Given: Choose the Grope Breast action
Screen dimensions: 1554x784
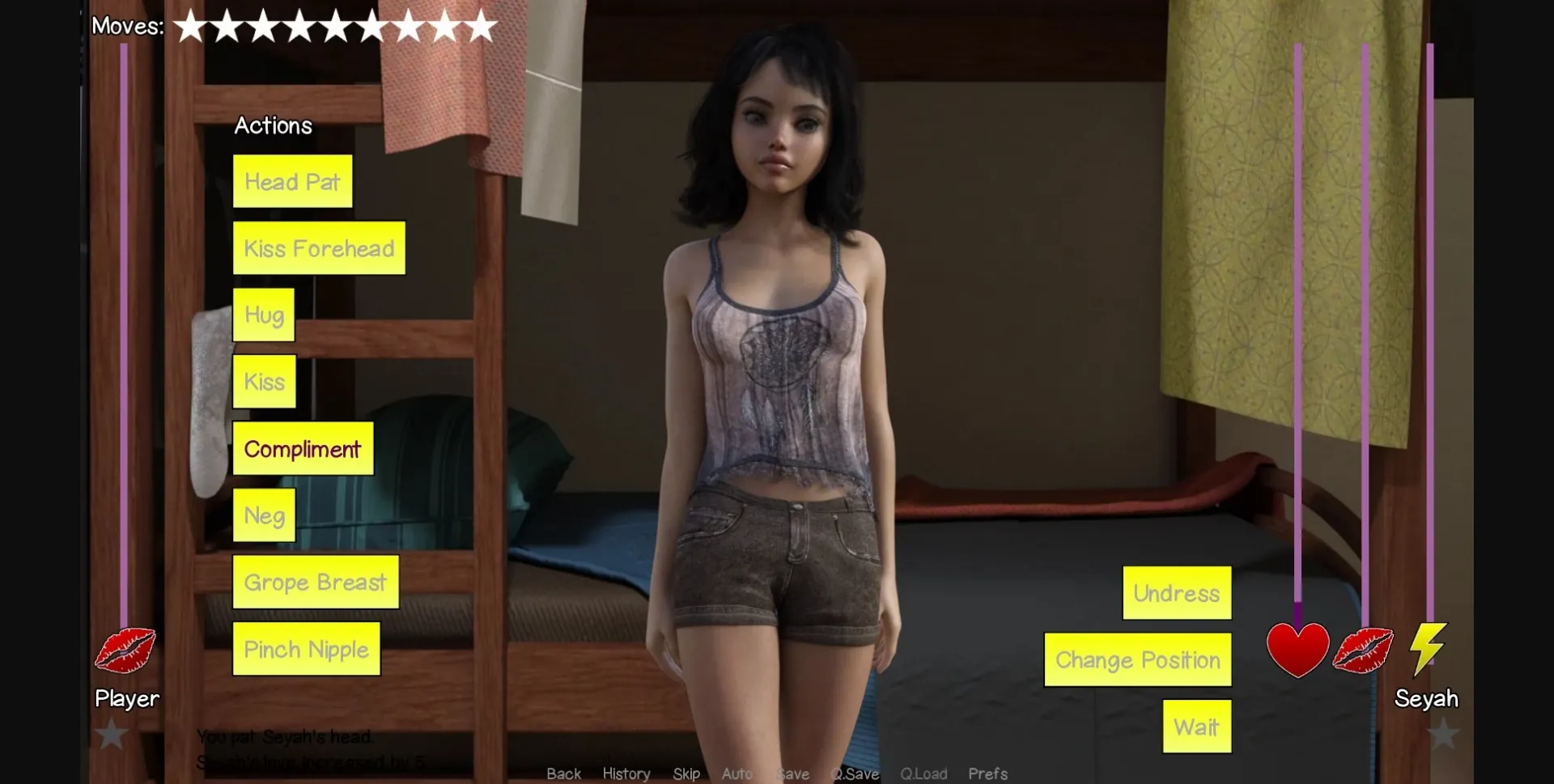Looking at the screenshot, I should (x=315, y=582).
